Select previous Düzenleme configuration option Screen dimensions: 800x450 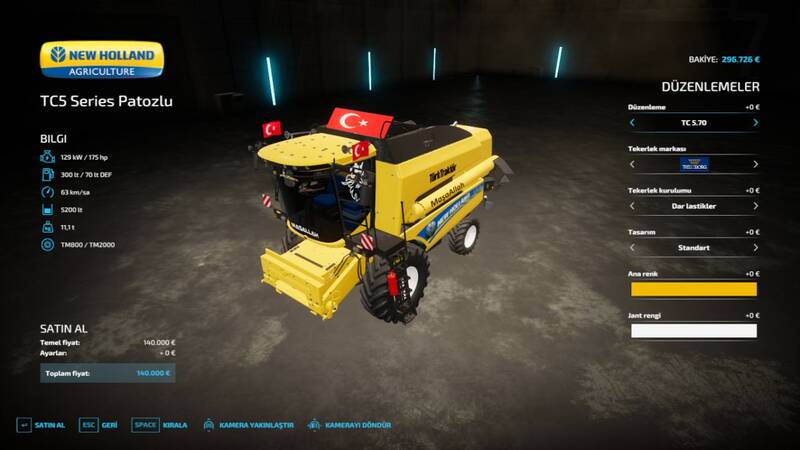coord(632,123)
